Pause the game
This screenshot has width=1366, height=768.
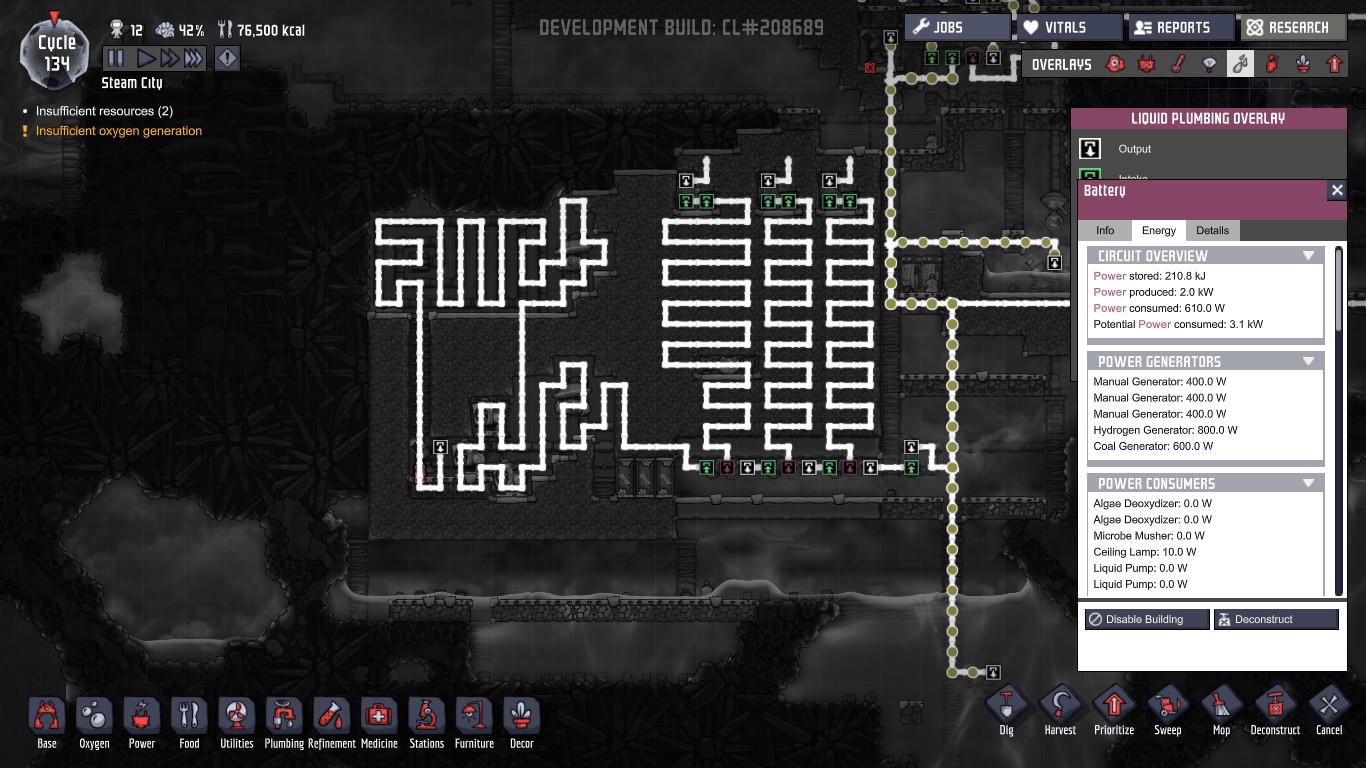tap(116, 59)
